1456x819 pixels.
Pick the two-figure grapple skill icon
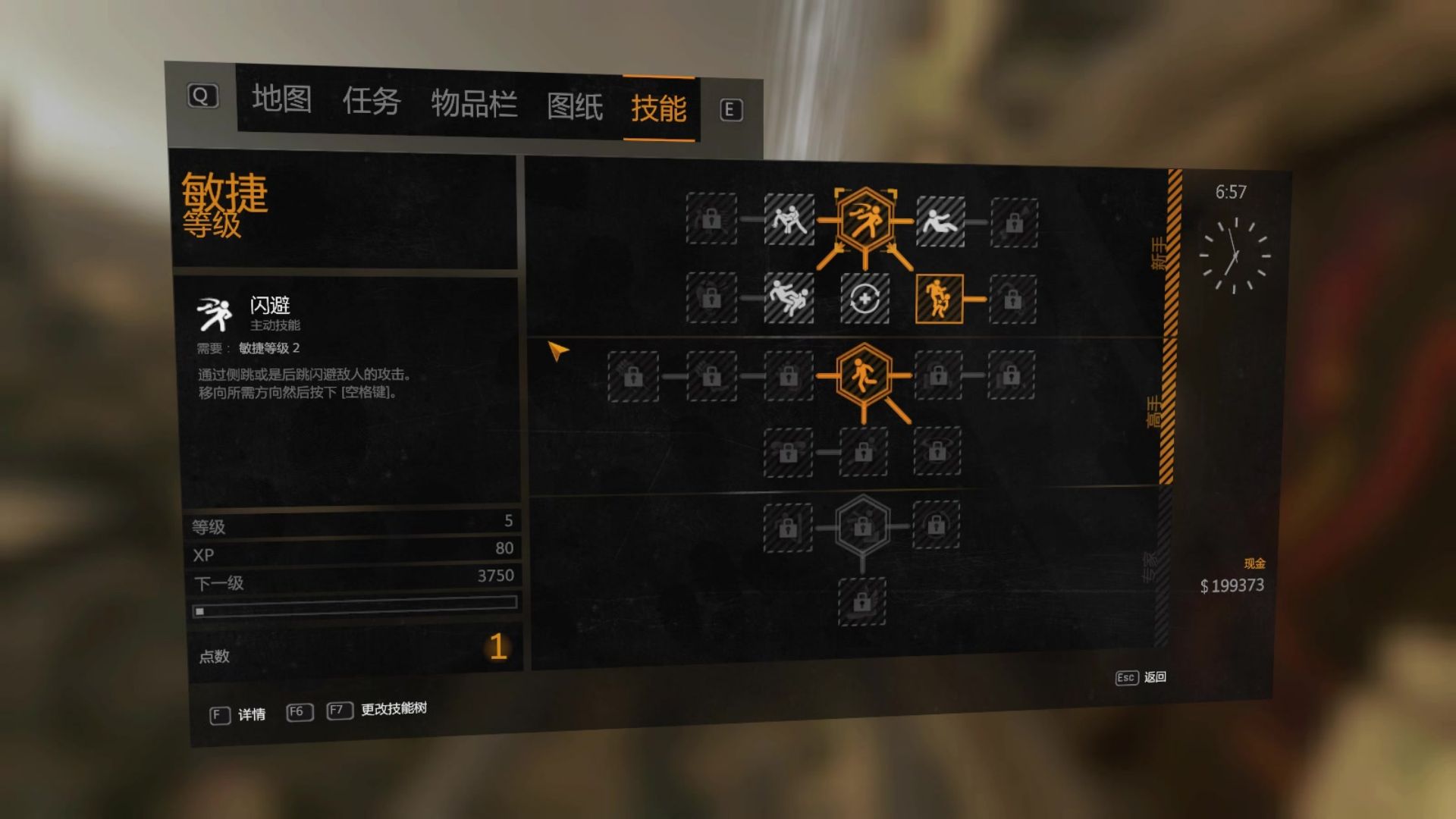click(789, 220)
